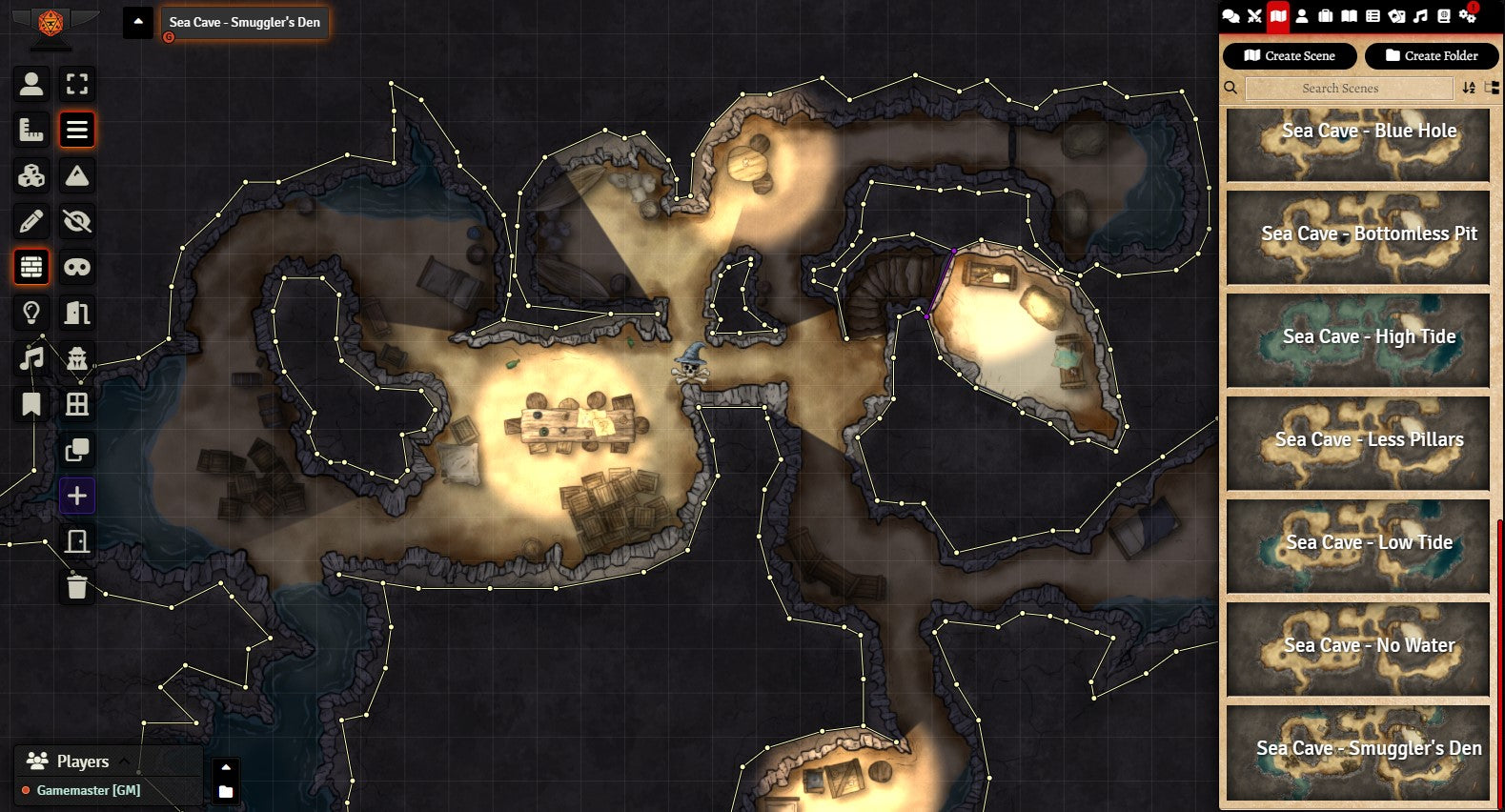Viewport: 1505px width, 812px height.
Task: Choose the Sea Cave - High Tide scene
Action: (1357, 340)
